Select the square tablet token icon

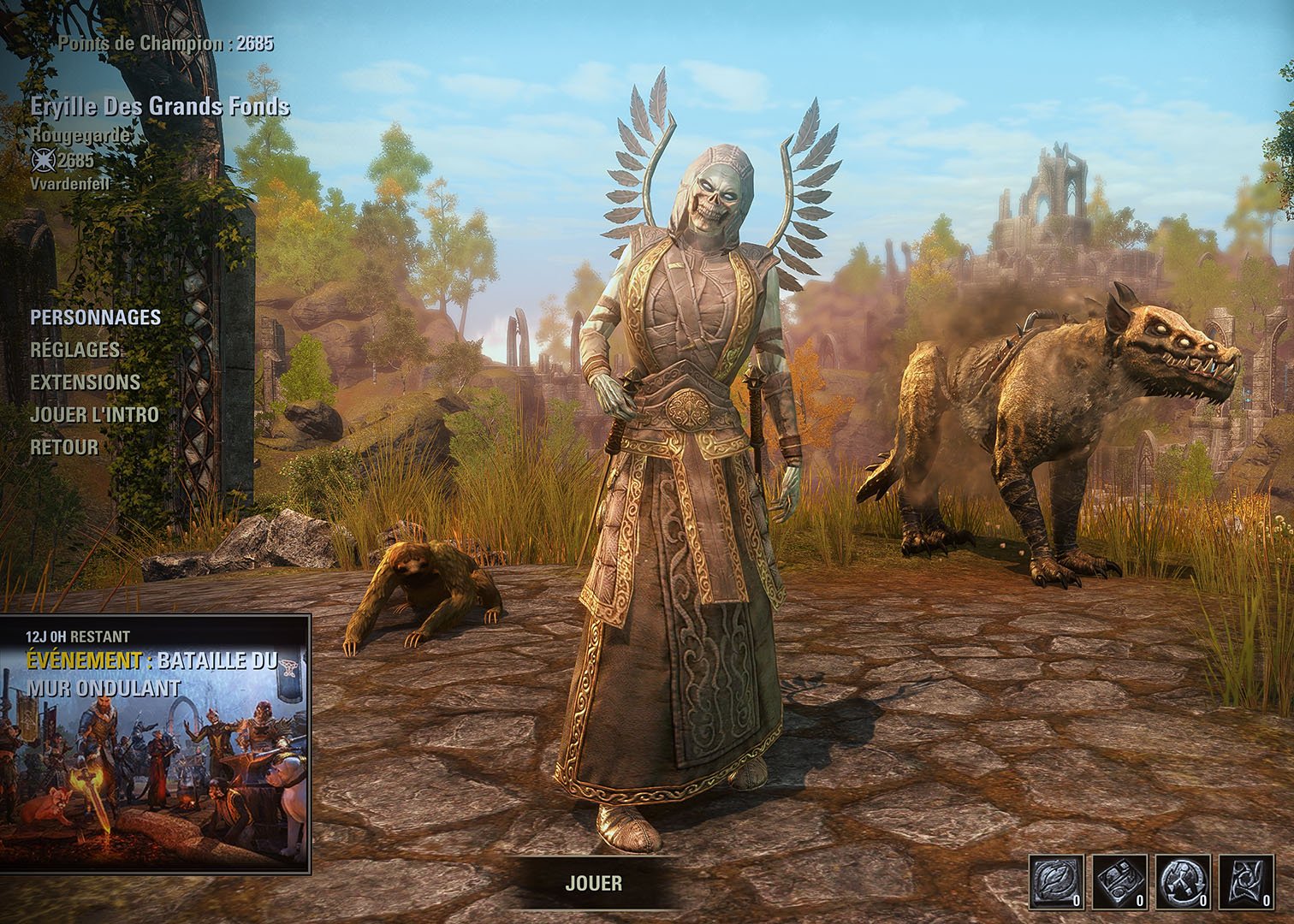pyautogui.click(x=1119, y=882)
